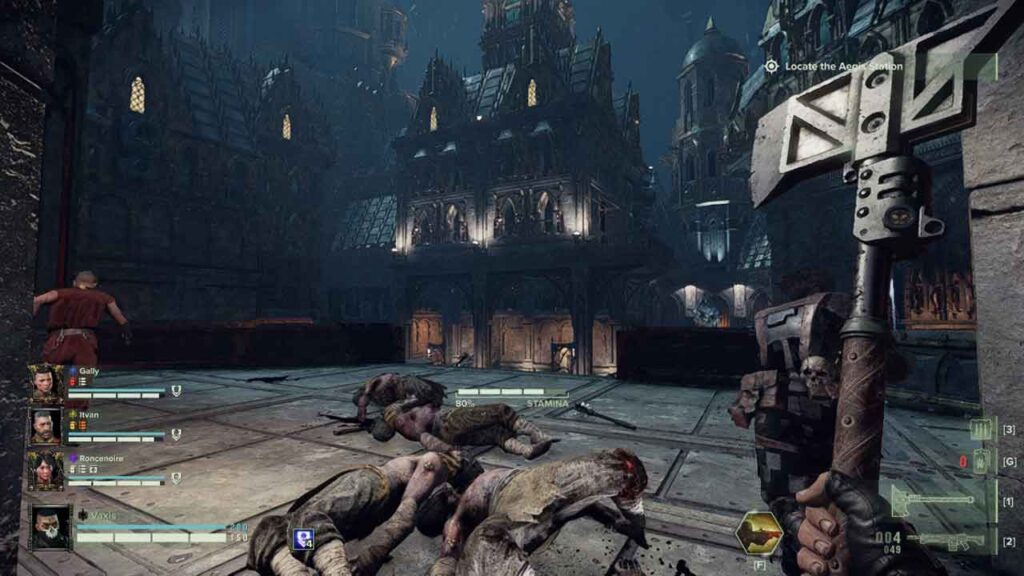
Task: Select the hammer melee weapon slot
Action: coord(935,499)
